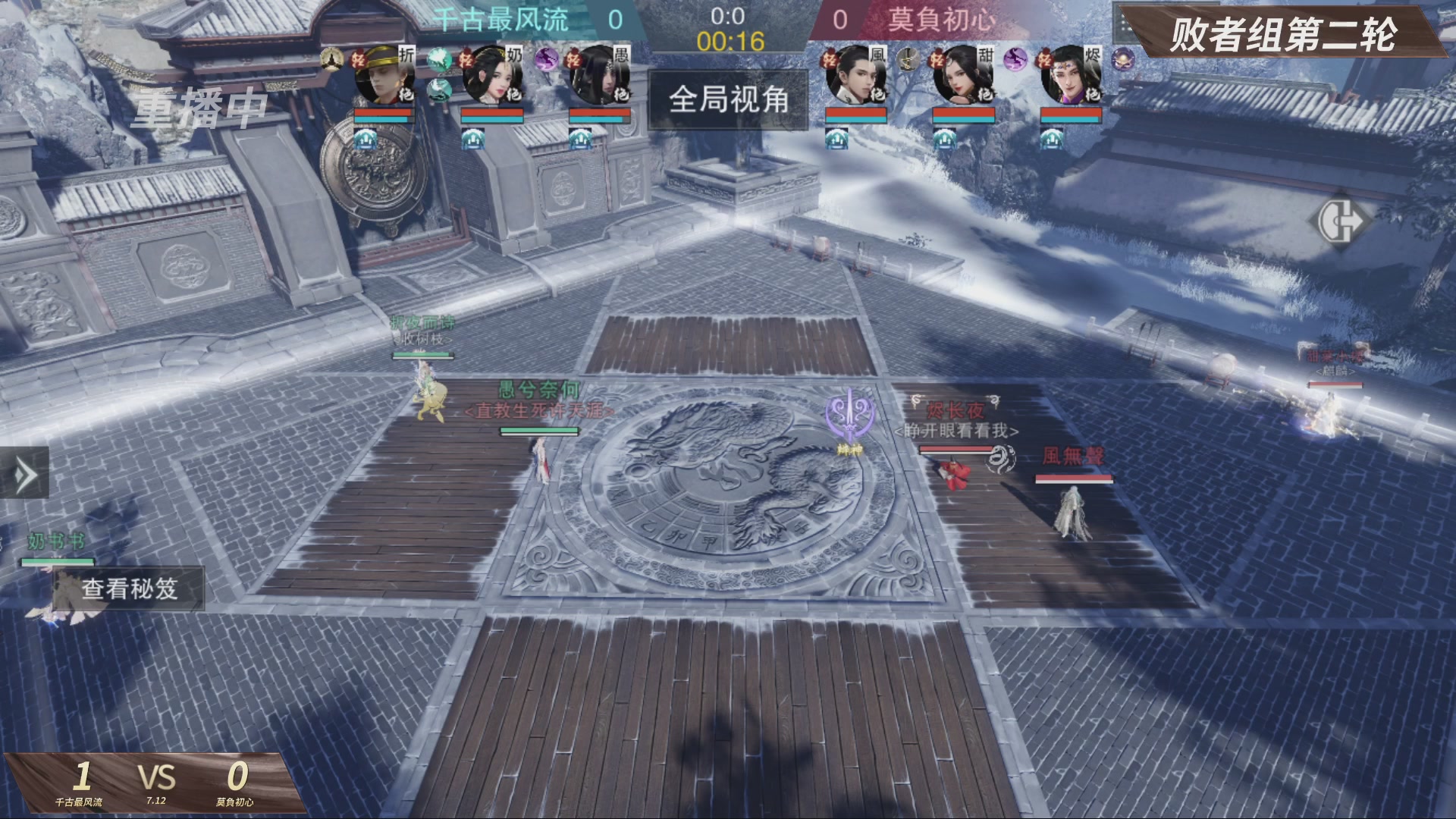Toggle the 忆 flame marker on 烬's portrait
This screenshot has width=1456, height=819.
pyautogui.click(x=1044, y=59)
